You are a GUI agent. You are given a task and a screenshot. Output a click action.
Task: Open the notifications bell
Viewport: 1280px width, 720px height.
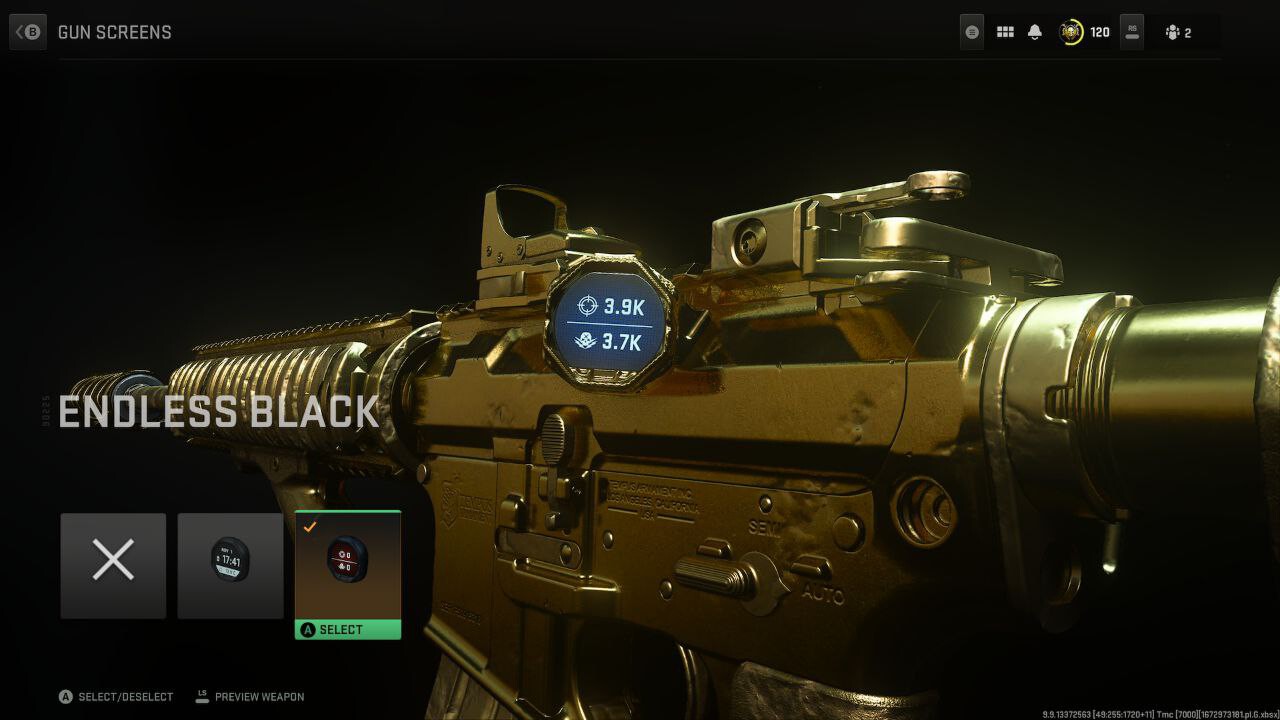click(1035, 32)
